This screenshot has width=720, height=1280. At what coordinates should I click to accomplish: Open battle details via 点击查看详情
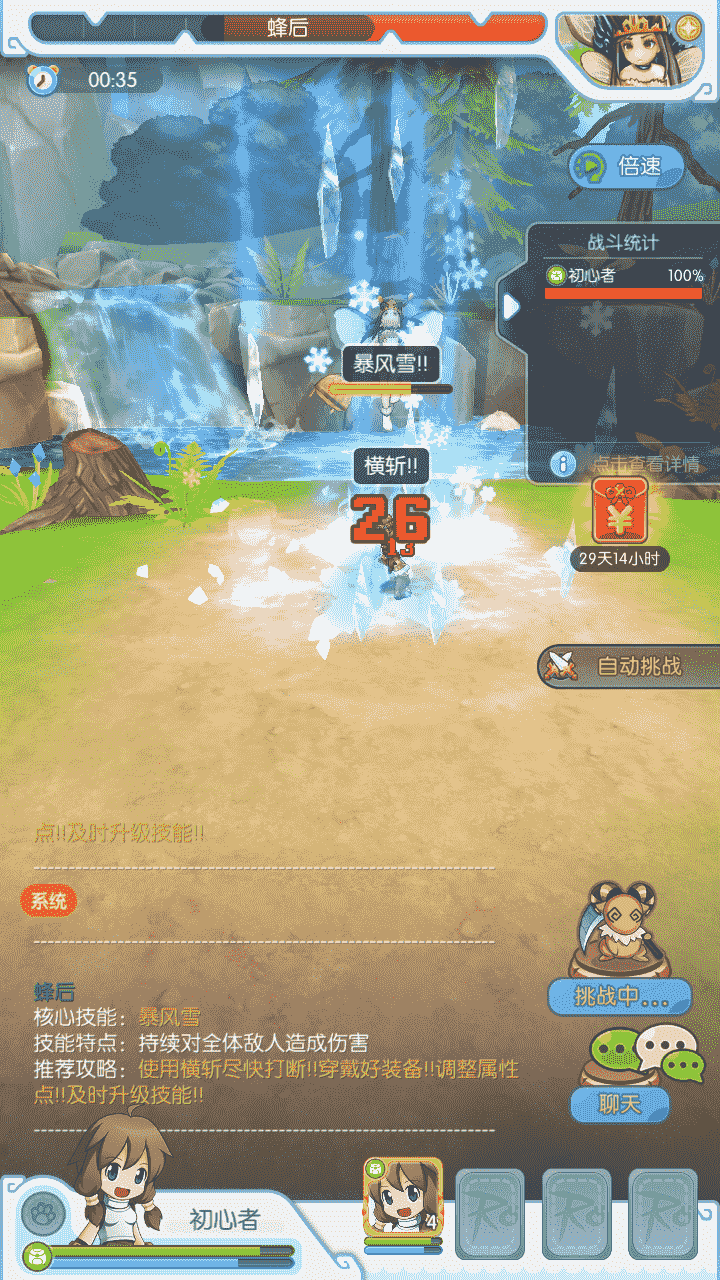point(628,464)
